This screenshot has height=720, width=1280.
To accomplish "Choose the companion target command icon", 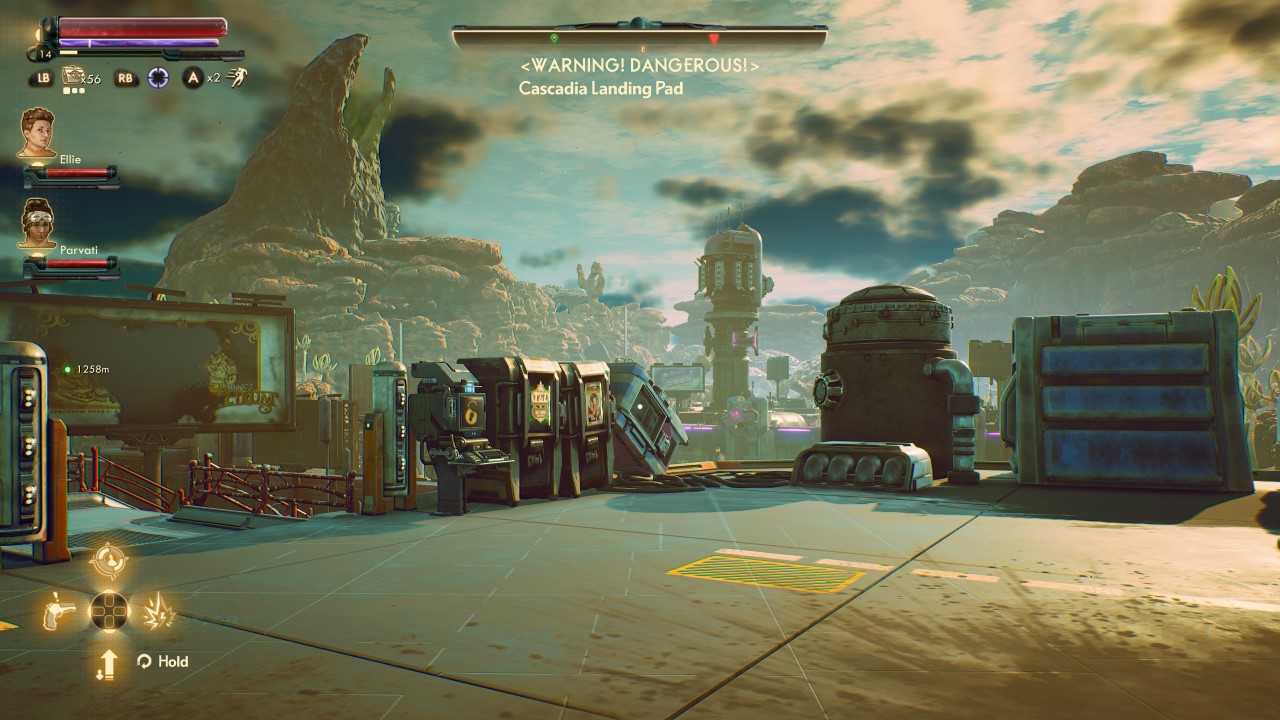I will 108,561.
